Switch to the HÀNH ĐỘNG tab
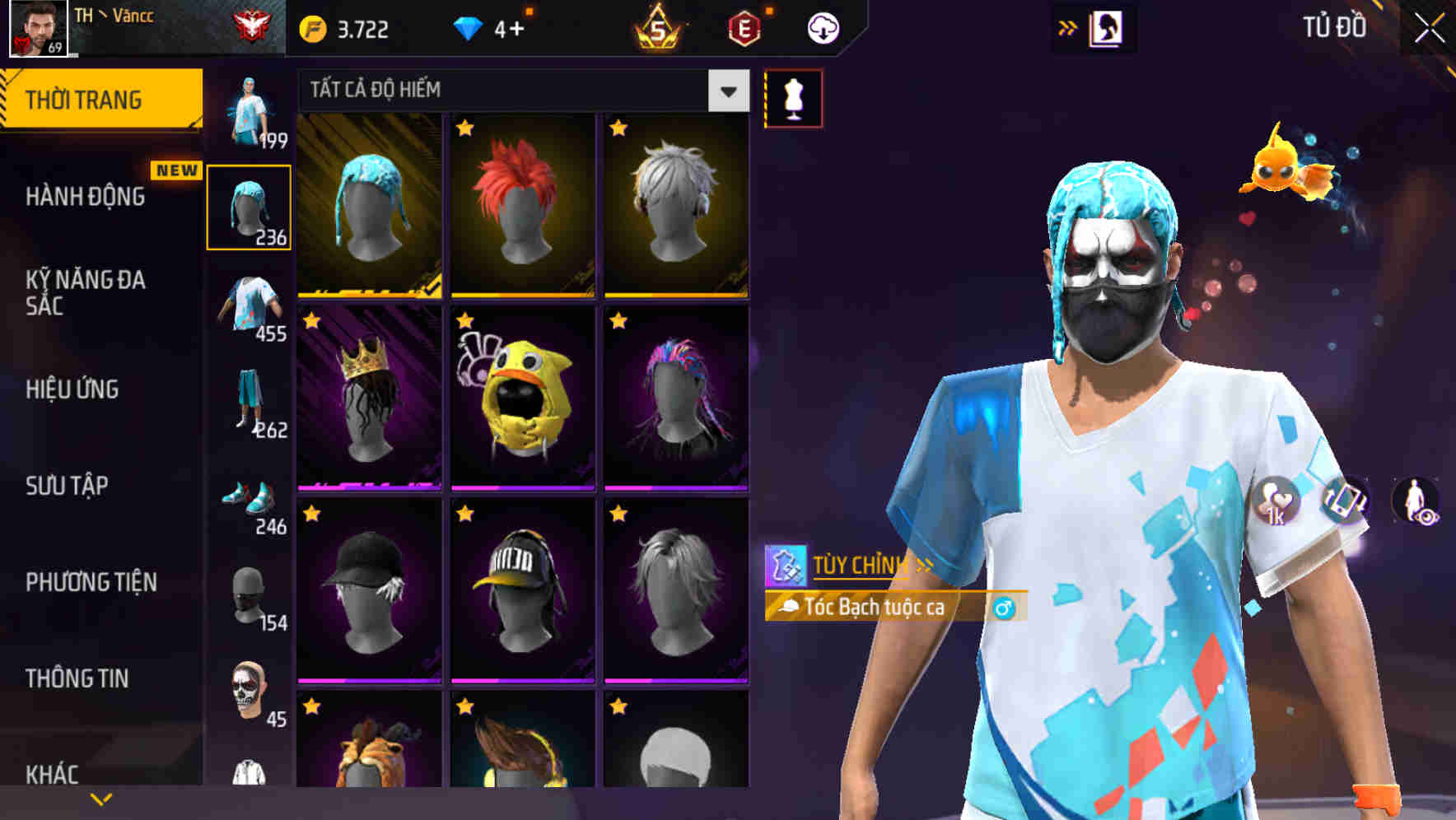 tap(86, 198)
